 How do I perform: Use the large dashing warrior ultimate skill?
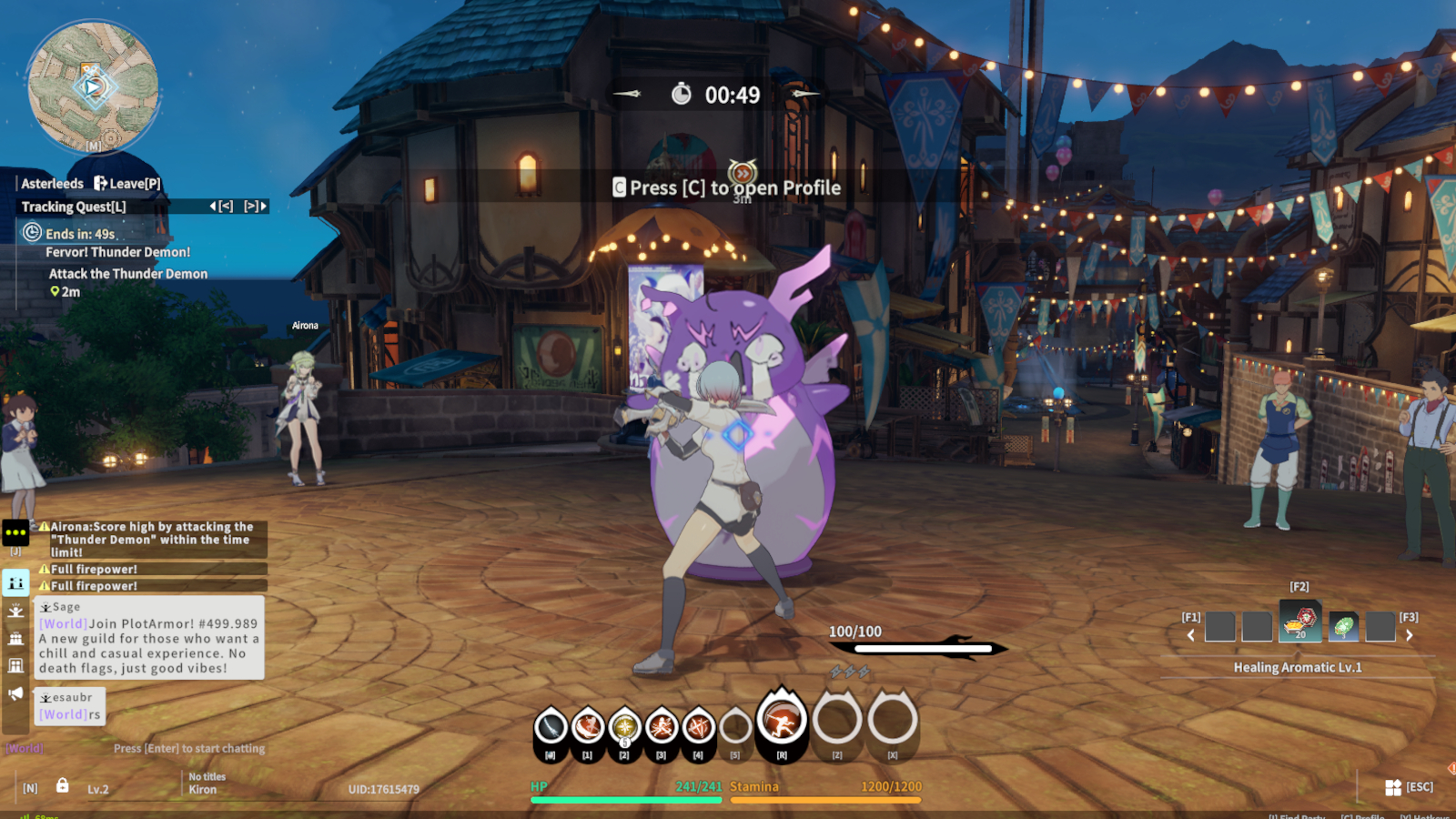(782, 721)
